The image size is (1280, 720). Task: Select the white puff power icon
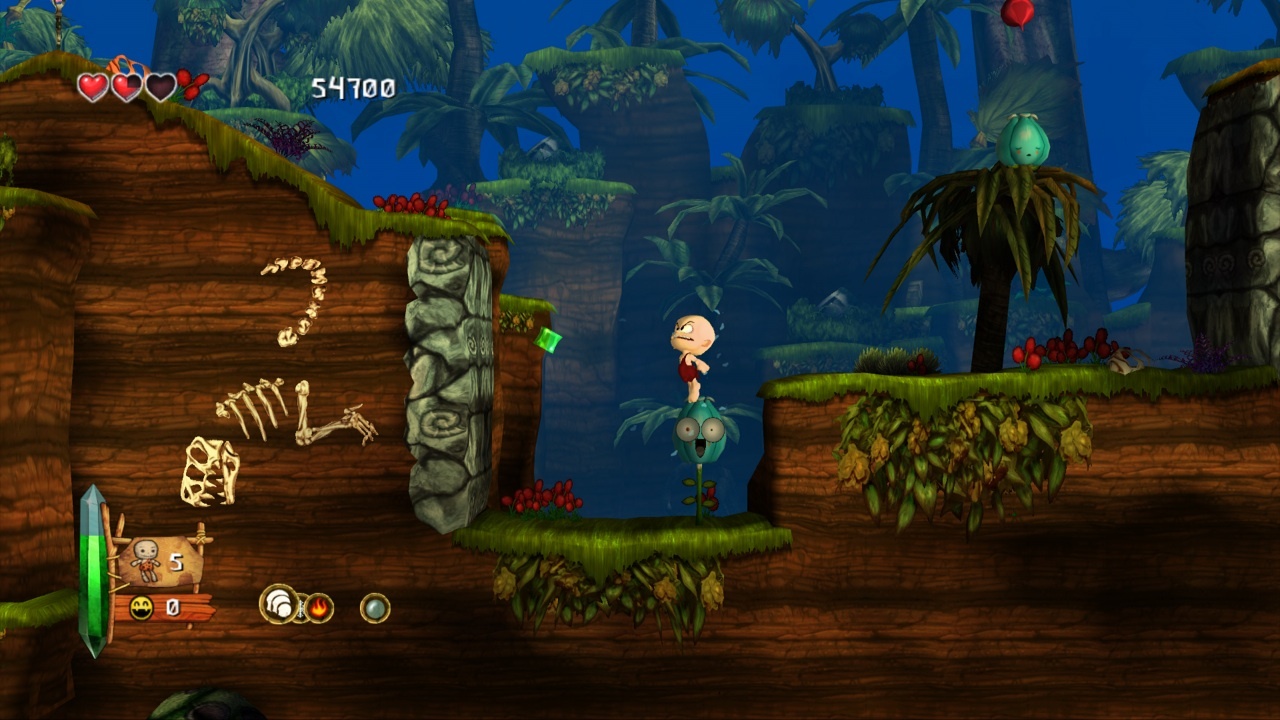pyautogui.click(x=278, y=604)
